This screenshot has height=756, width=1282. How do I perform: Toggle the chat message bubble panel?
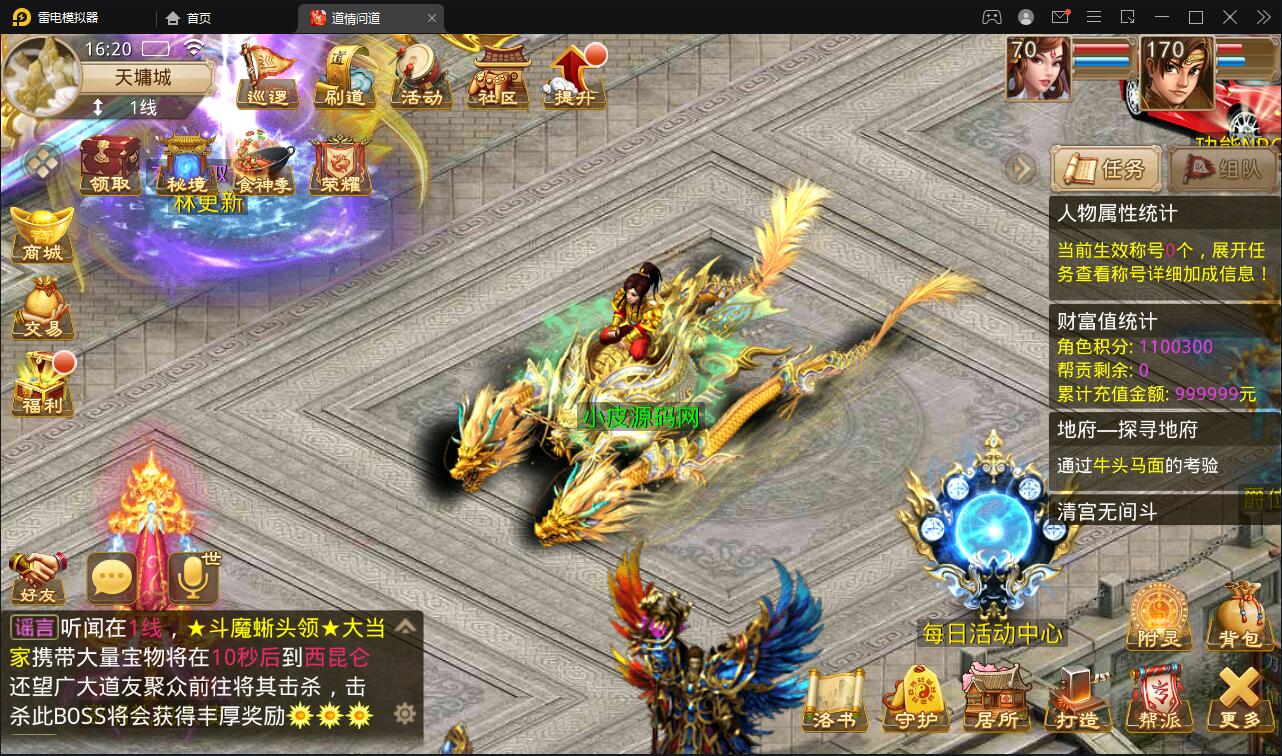coord(112,577)
